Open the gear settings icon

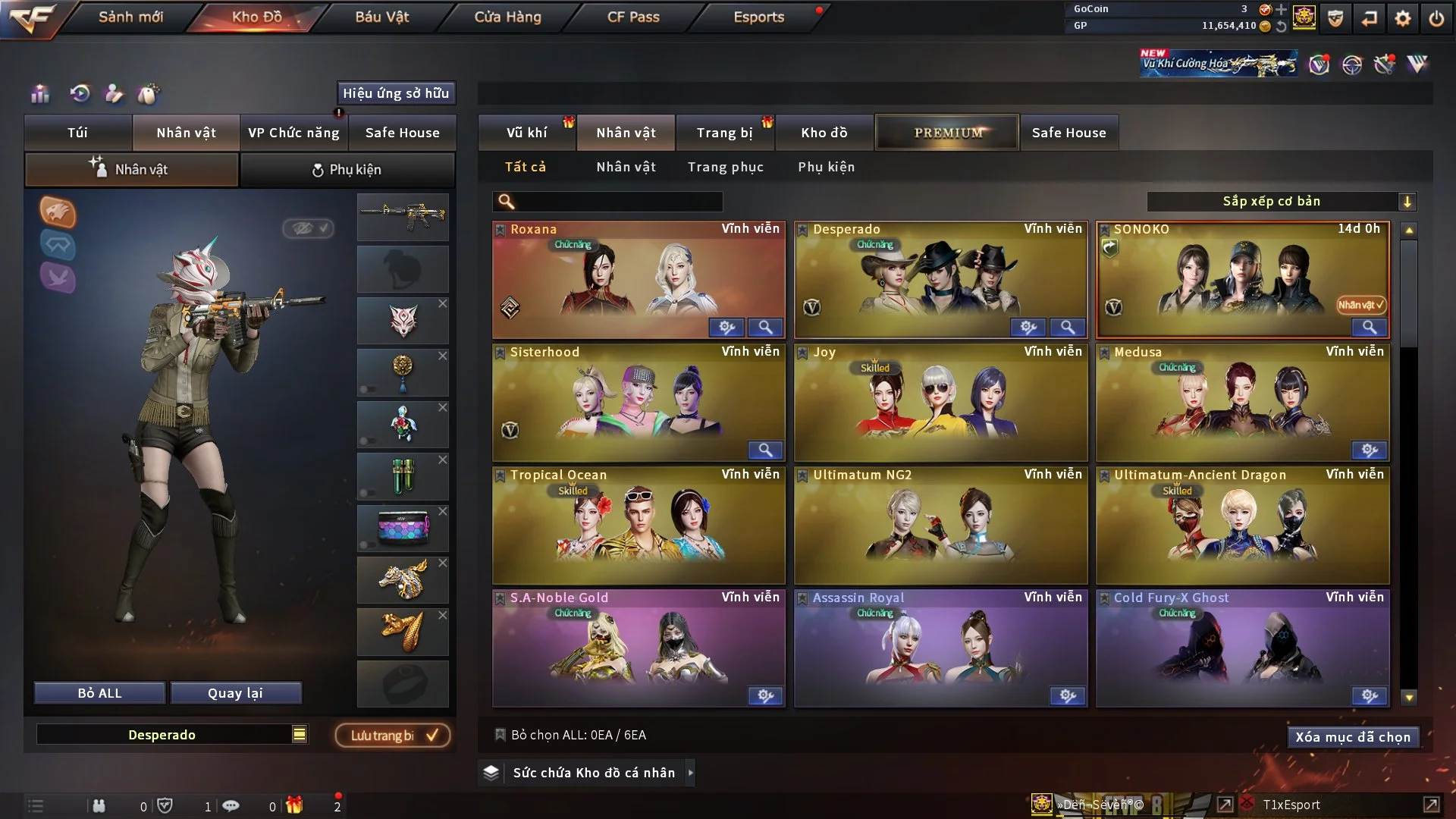pyautogui.click(x=1403, y=18)
